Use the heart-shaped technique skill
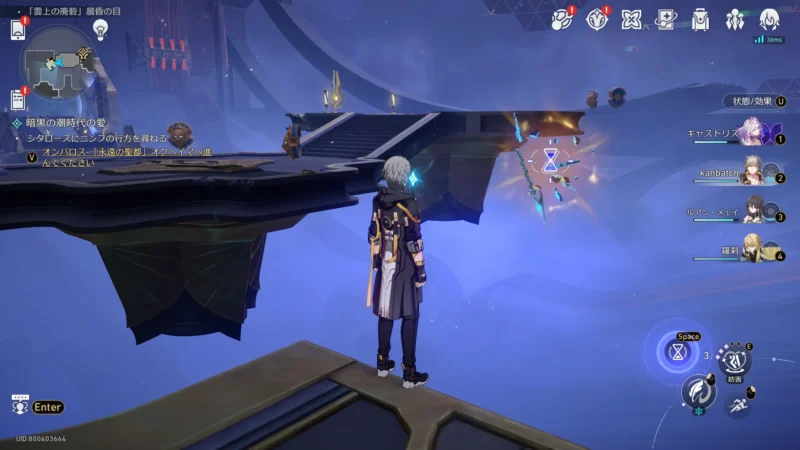The height and width of the screenshot is (450, 800). click(734, 360)
